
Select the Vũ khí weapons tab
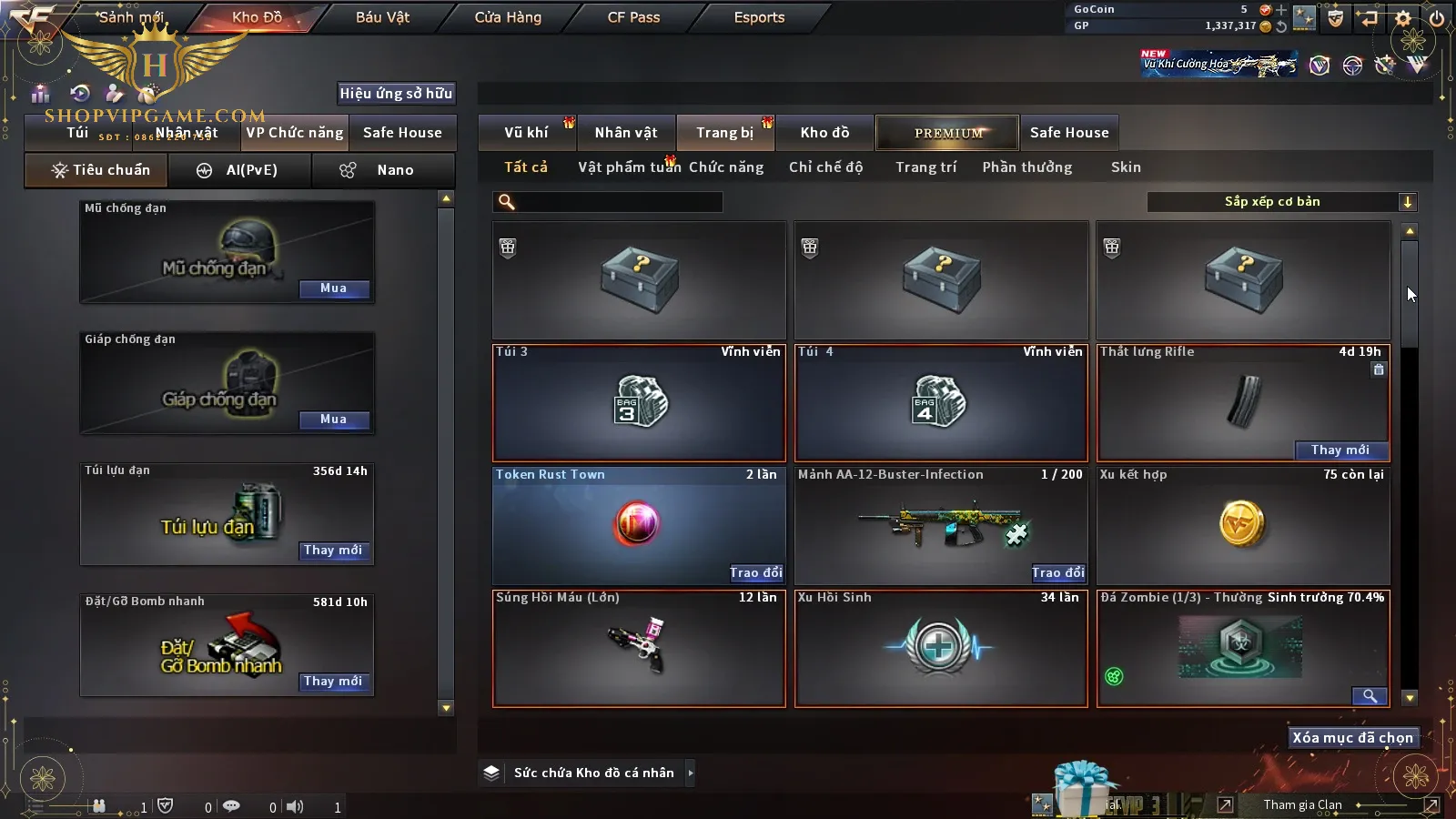point(526,133)
